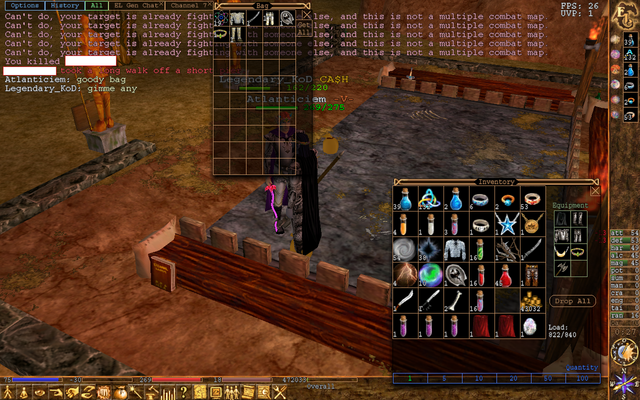This screenshot has height=400, width=640.
Task: Choose the lightning essence inventory slot
Action: 404,275
